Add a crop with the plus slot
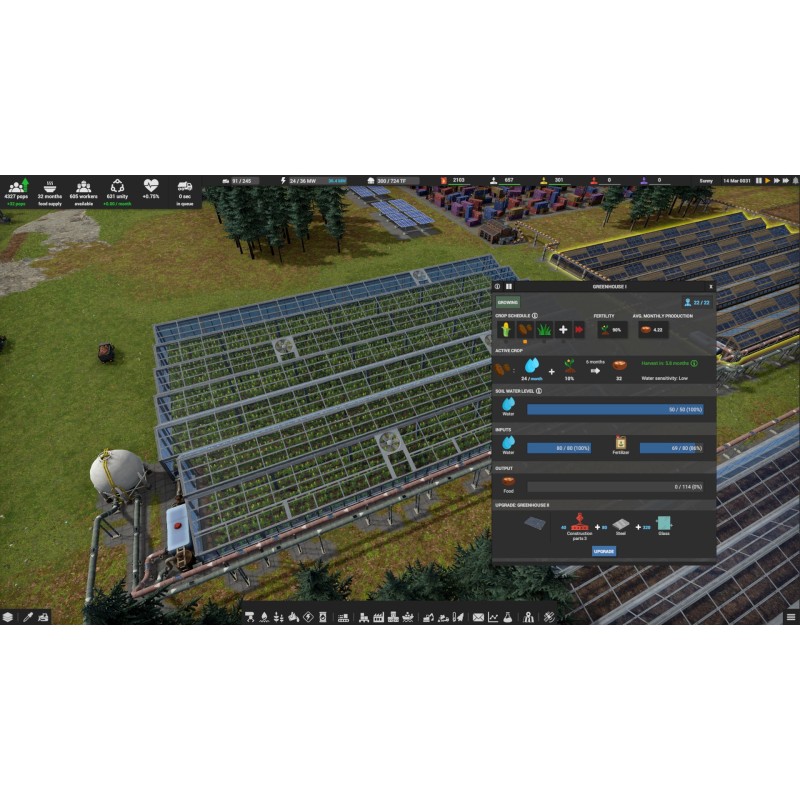 [563, 329]
